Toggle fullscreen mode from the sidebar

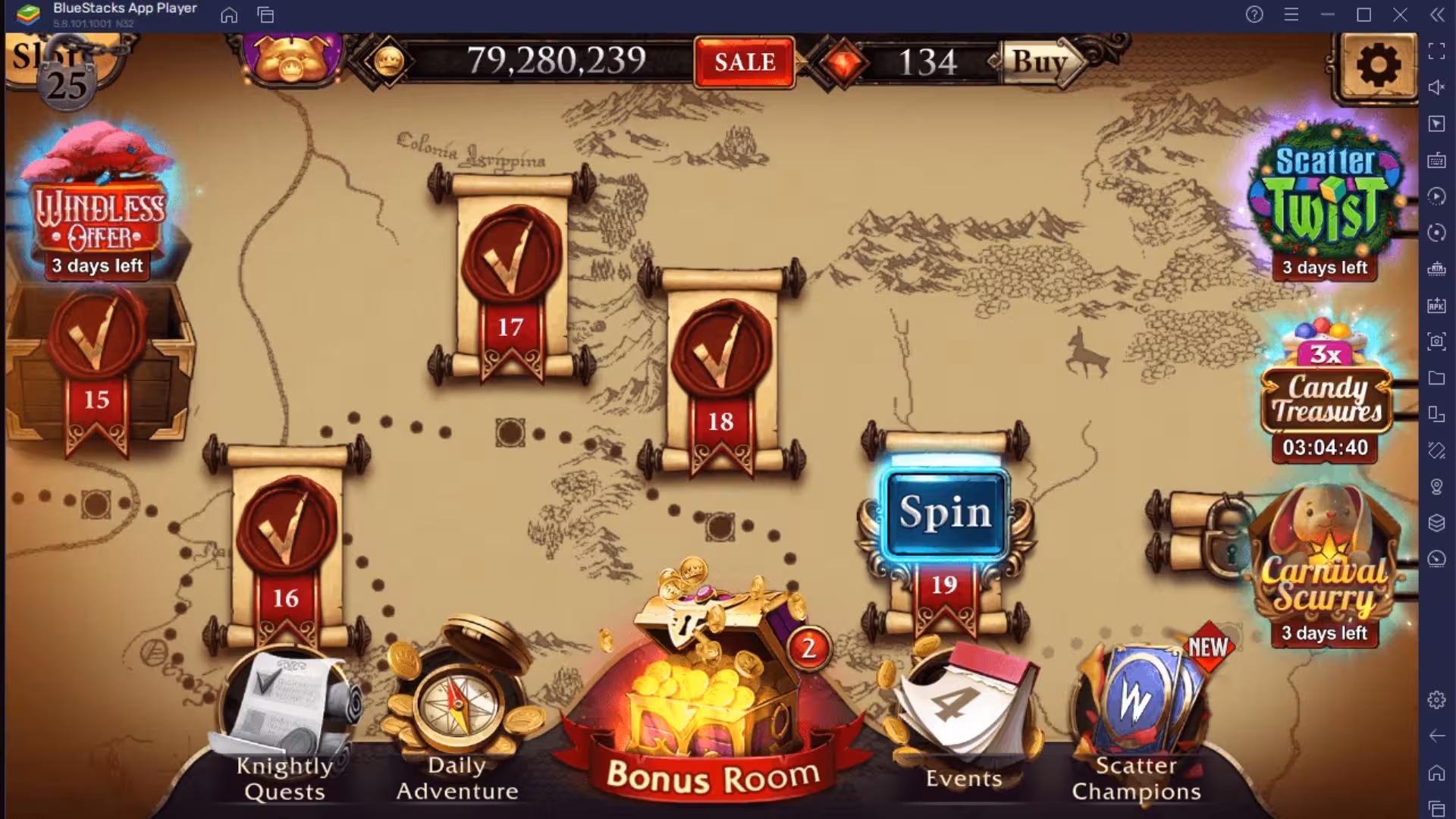coord(1436,53)
